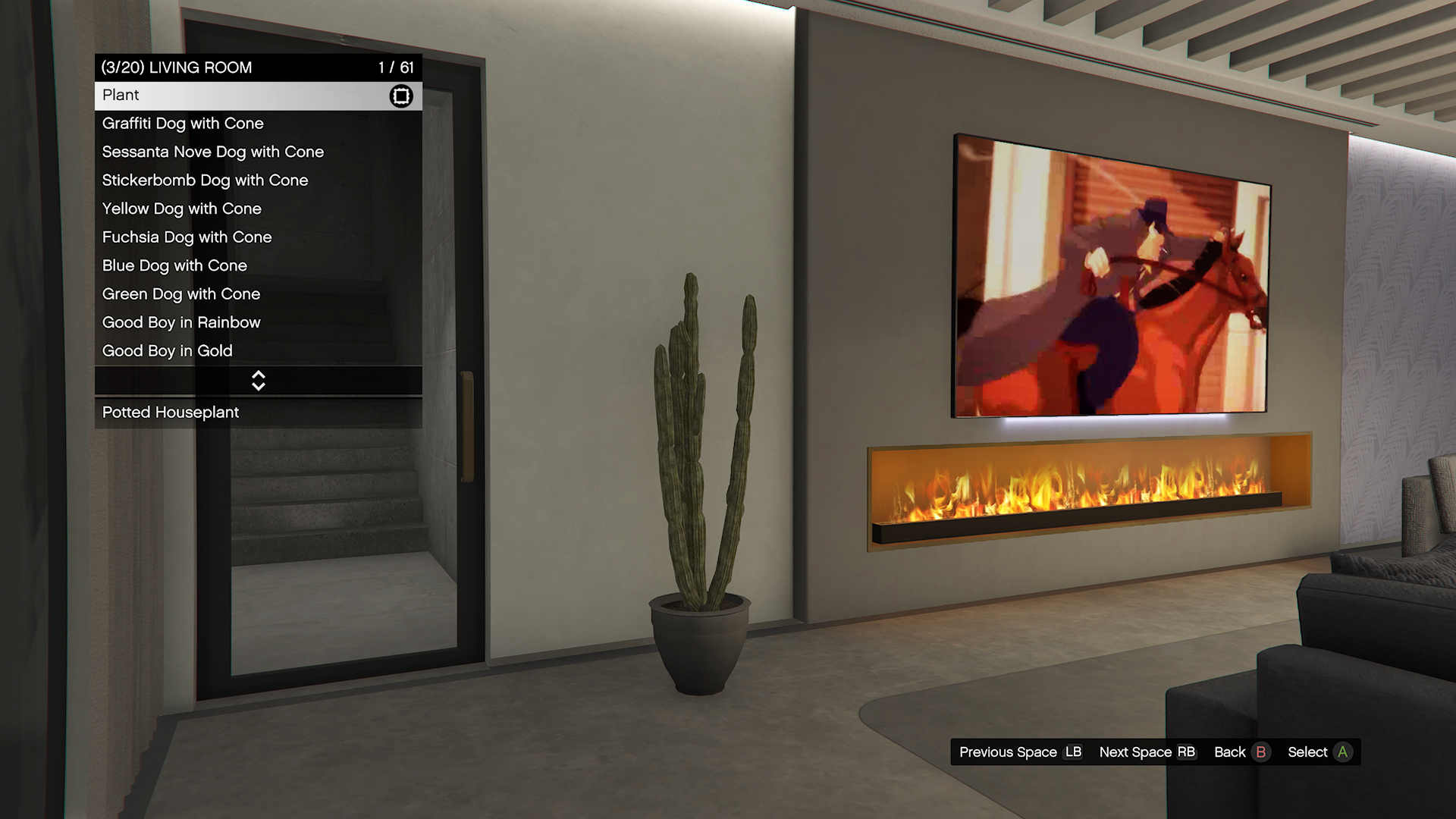Click the list scroll arrows indicator
This screenshot has width=1456, height=819.
[x=258, y=381]
